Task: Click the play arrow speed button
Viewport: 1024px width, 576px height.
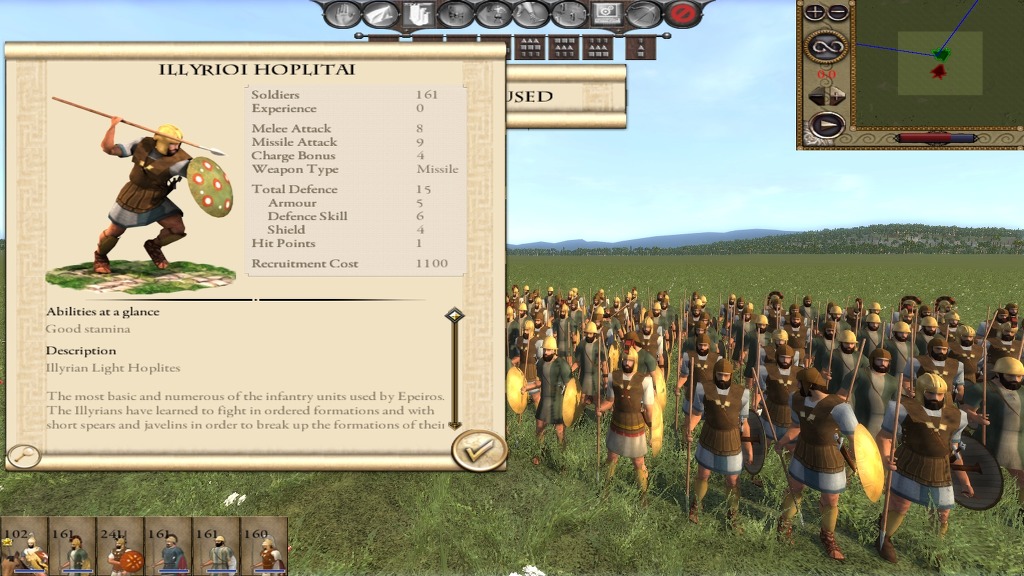Action: (826, 125)
